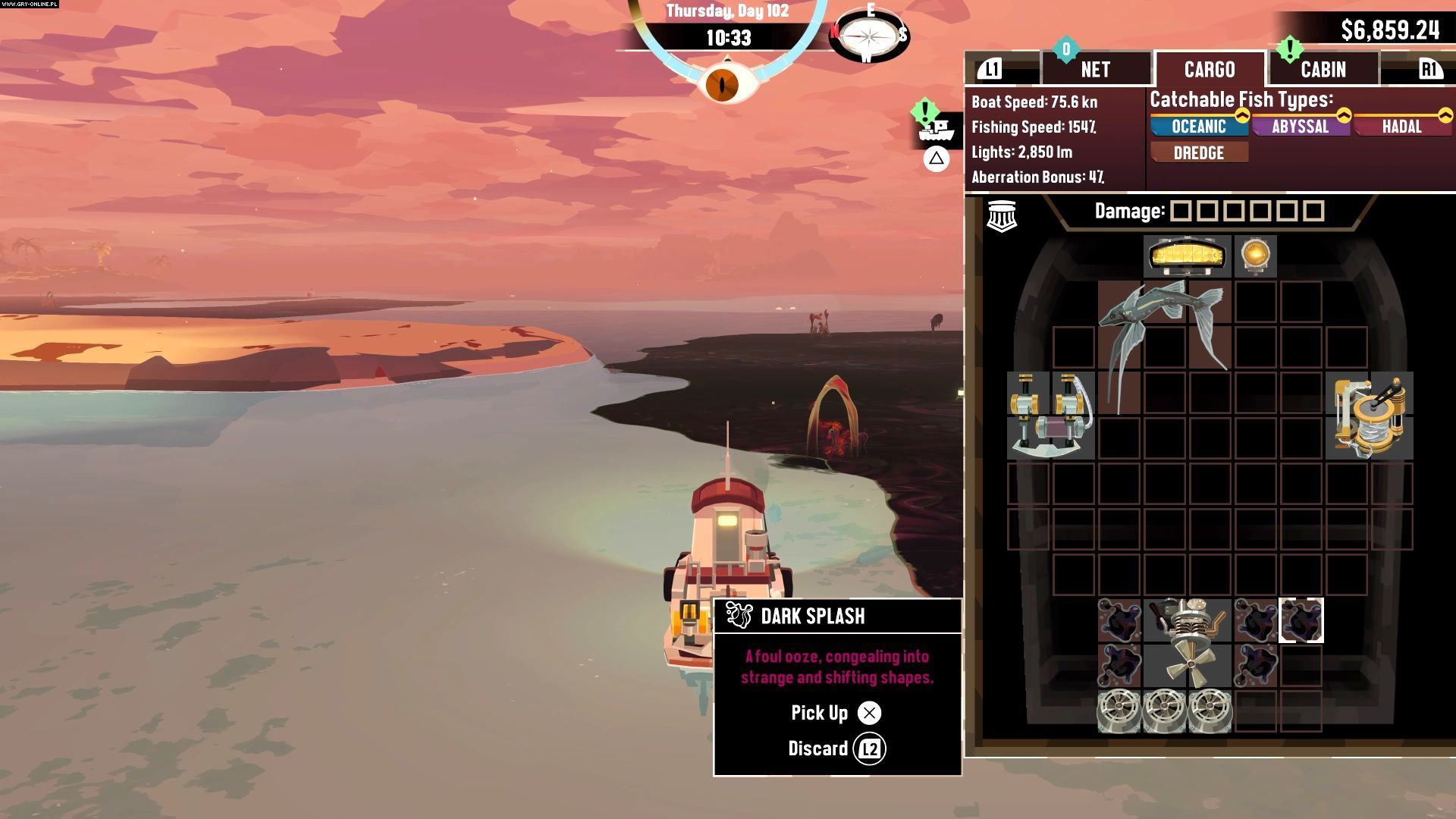Click the HADAL fish type tag
Screen dimensions: 1456x819
click(1401, 127)
